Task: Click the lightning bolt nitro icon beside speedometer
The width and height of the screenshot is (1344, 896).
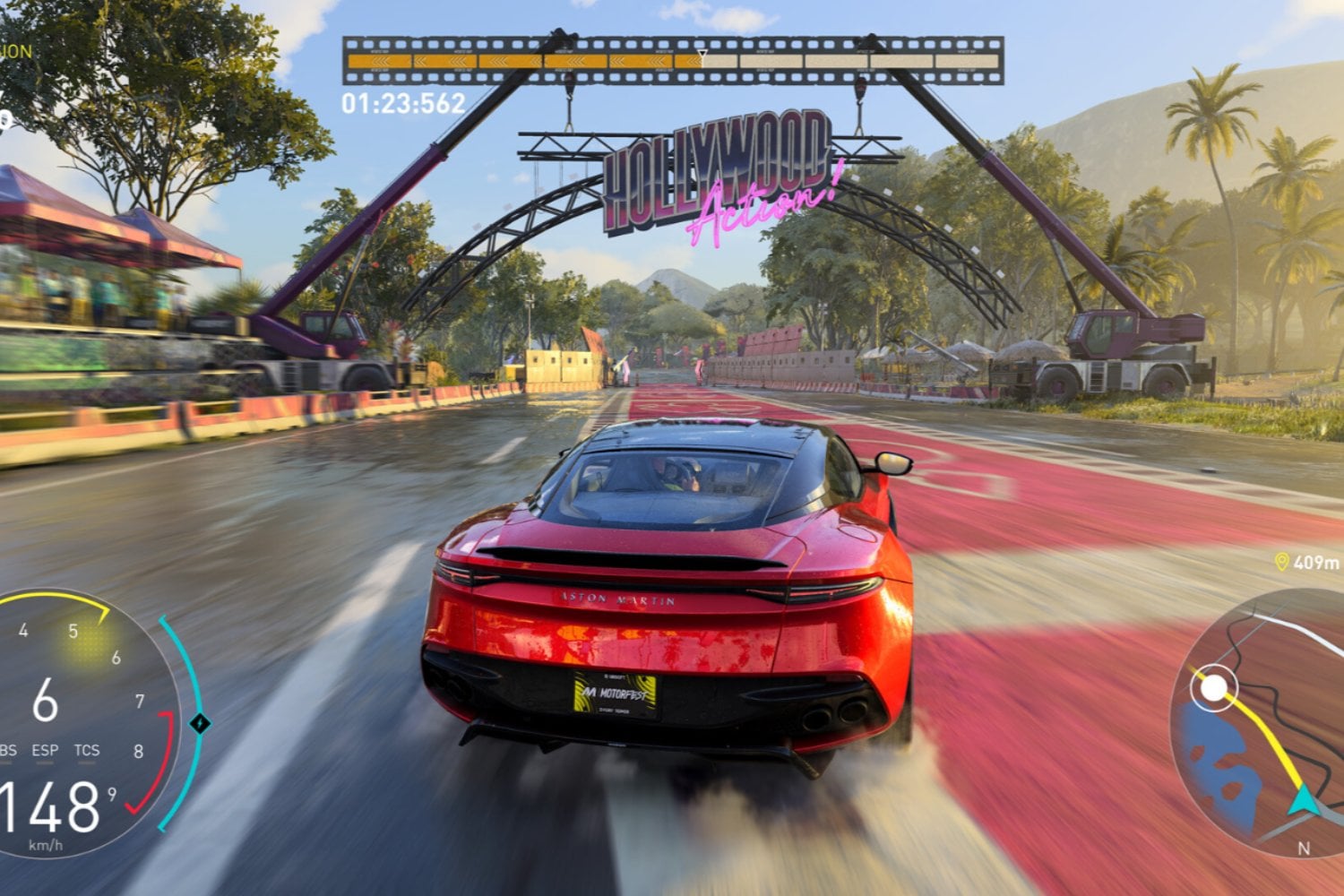Action: click(x=201, y=723)
